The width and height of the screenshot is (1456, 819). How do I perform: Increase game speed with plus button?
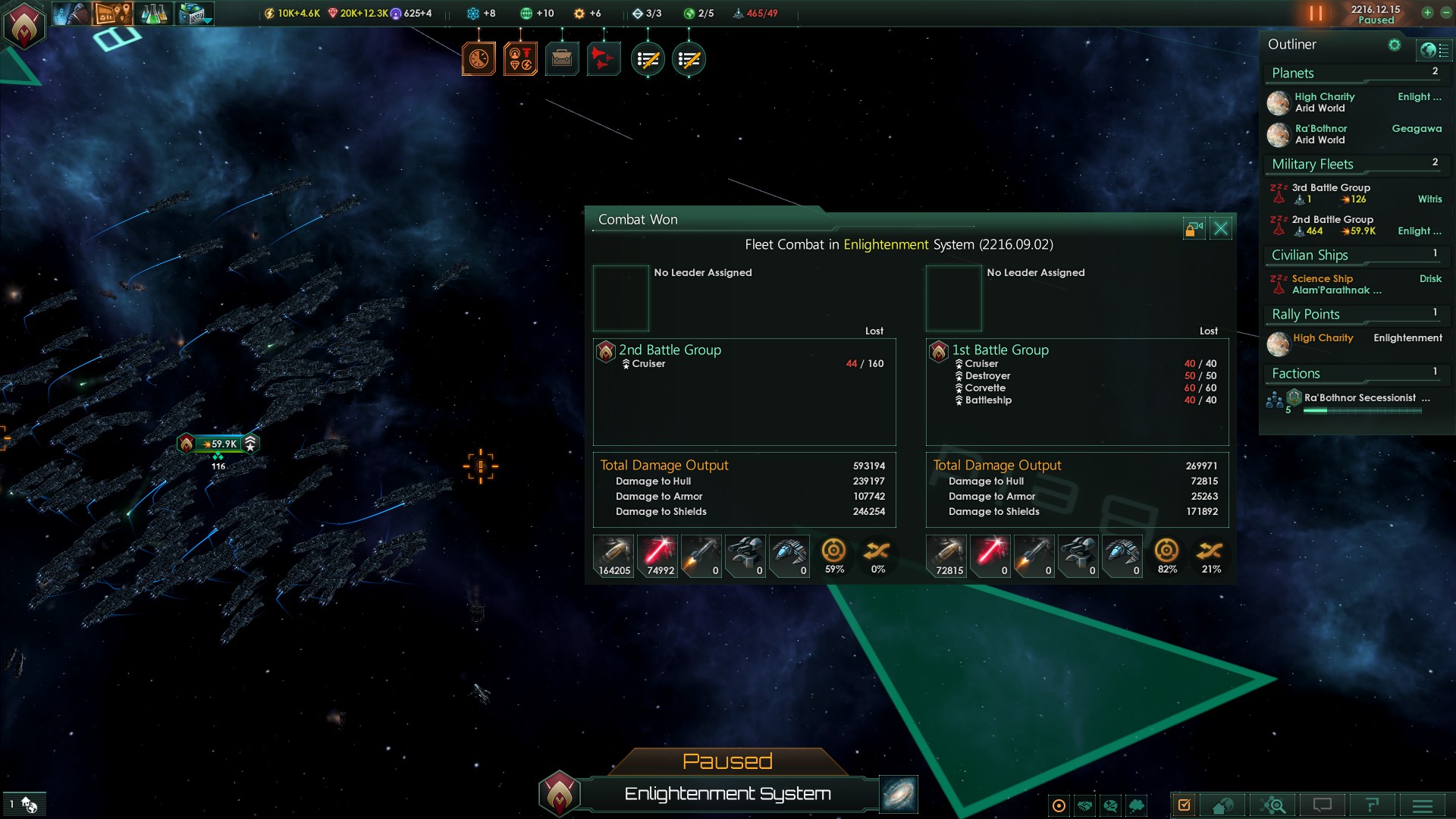[1427, 13]
